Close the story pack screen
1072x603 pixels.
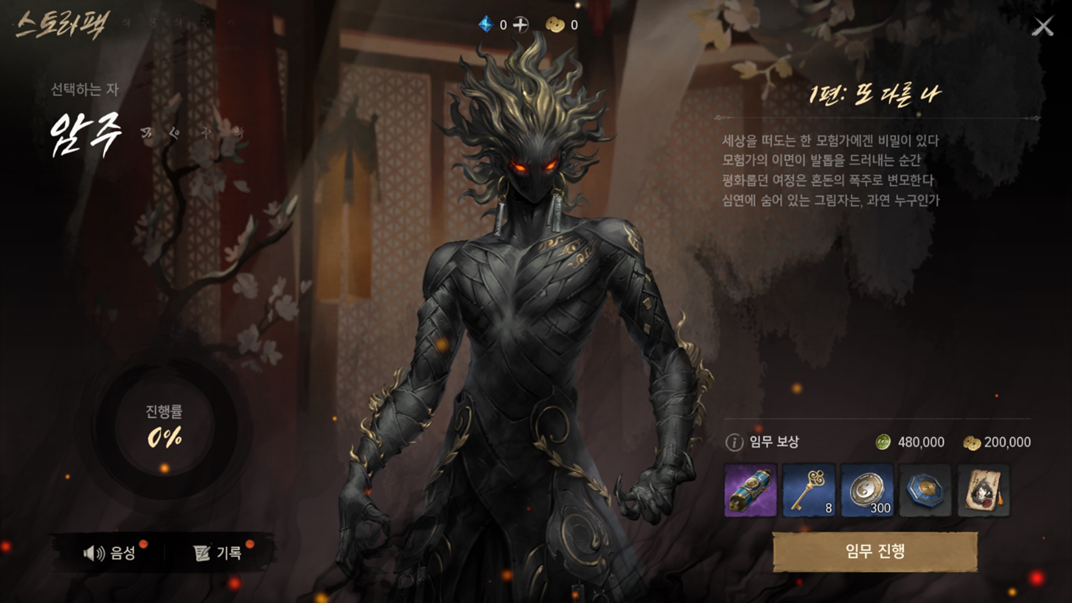[1043, 26]
